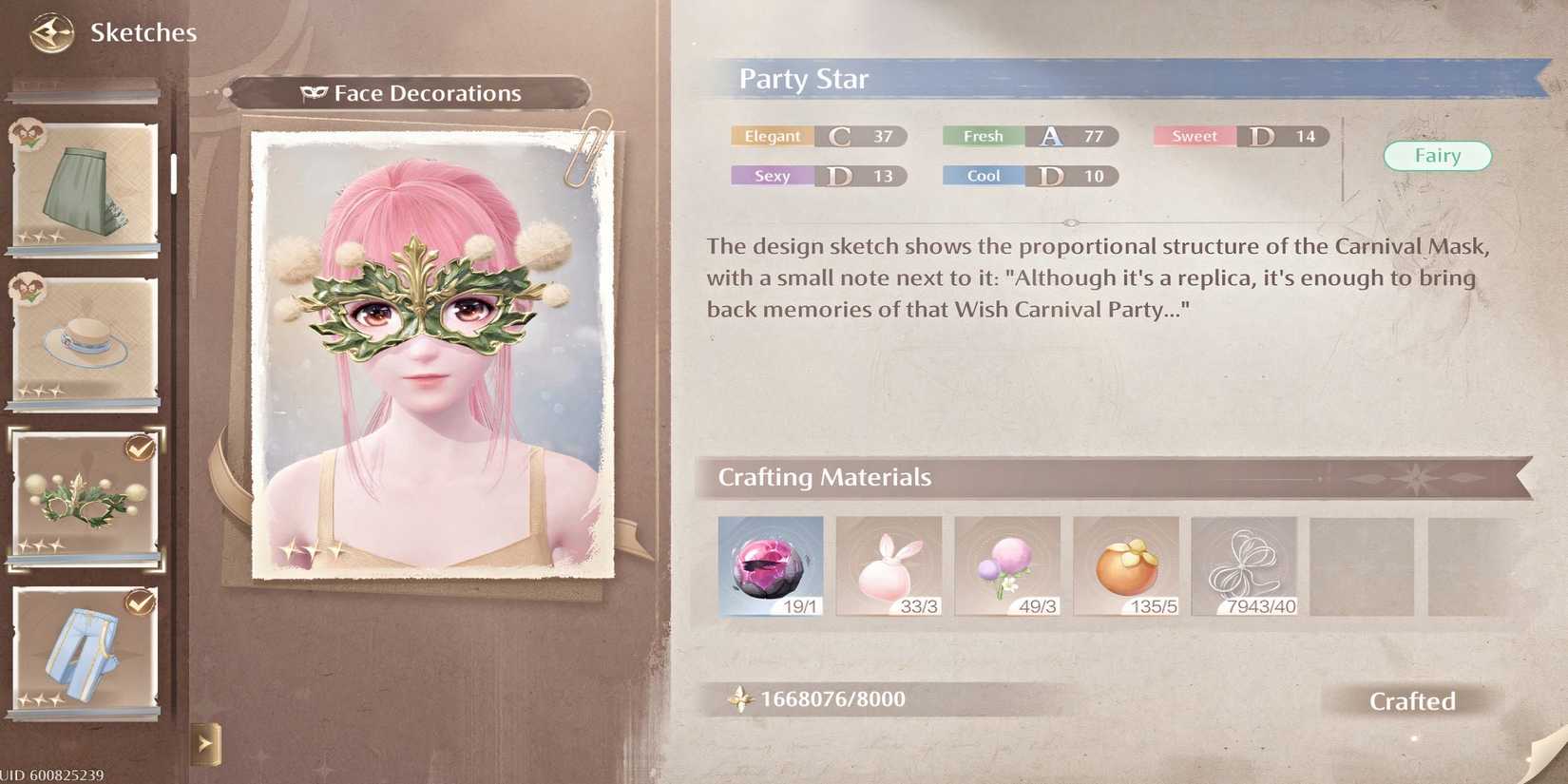The height and width of the screenshot is (784, 1568).
Task: Open the Fairy style filter
Action: [1438, 155]
